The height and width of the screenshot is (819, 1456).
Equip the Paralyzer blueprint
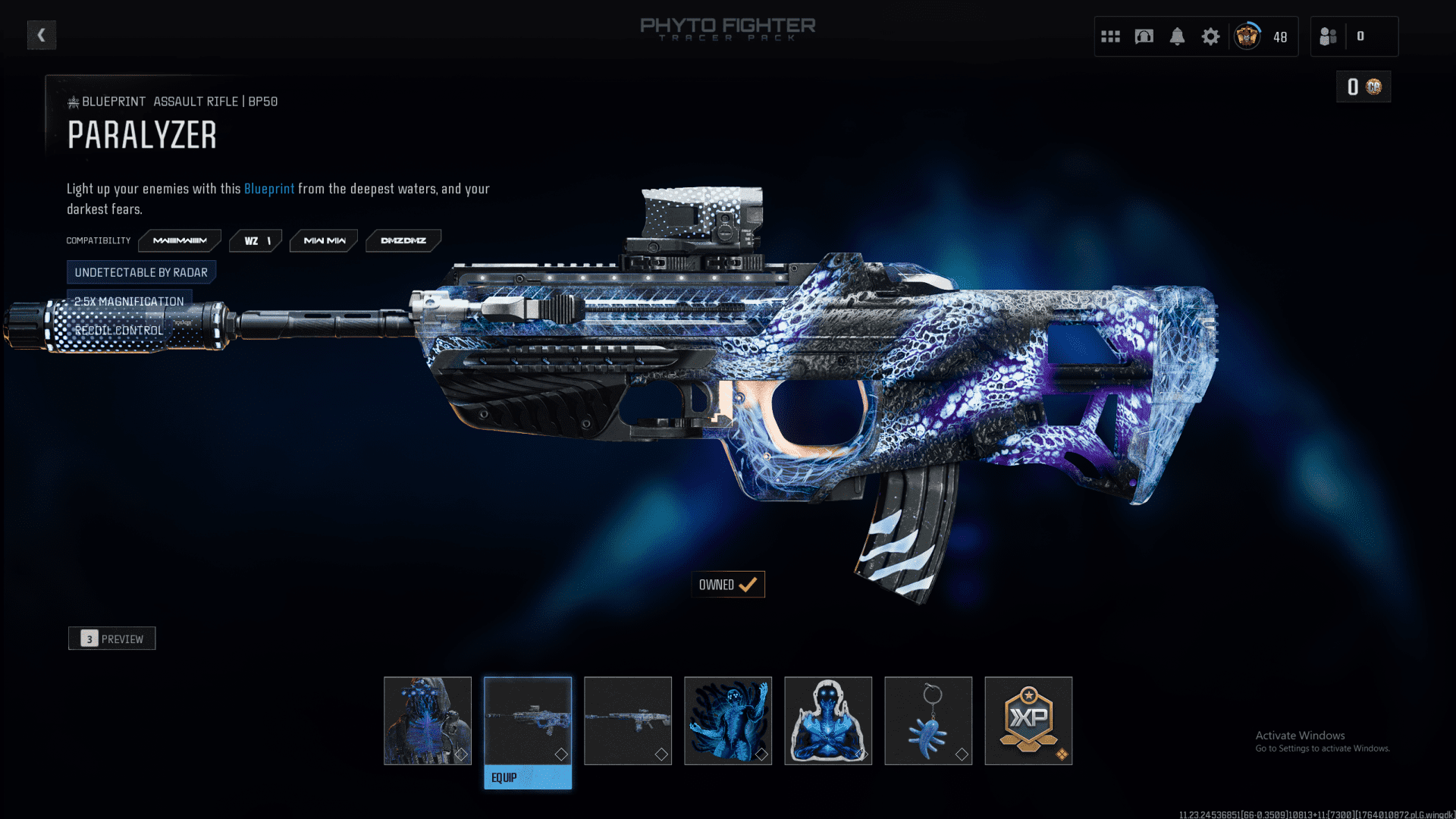coord(528,777)
